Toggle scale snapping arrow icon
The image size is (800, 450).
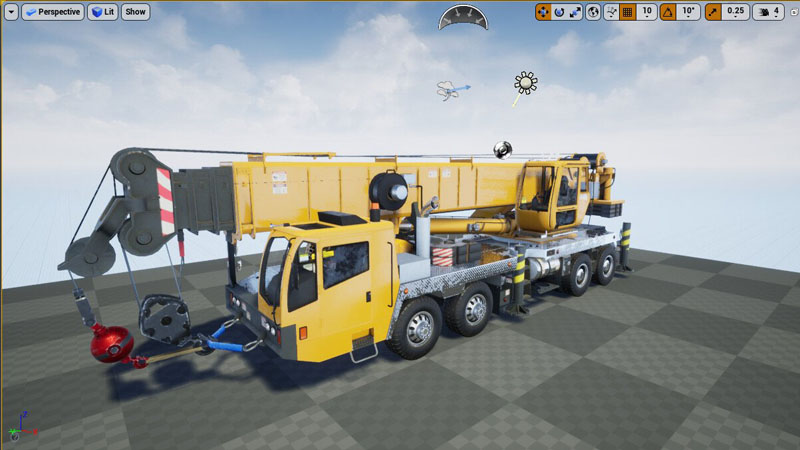pyautogui.click(x=713, y=12)
